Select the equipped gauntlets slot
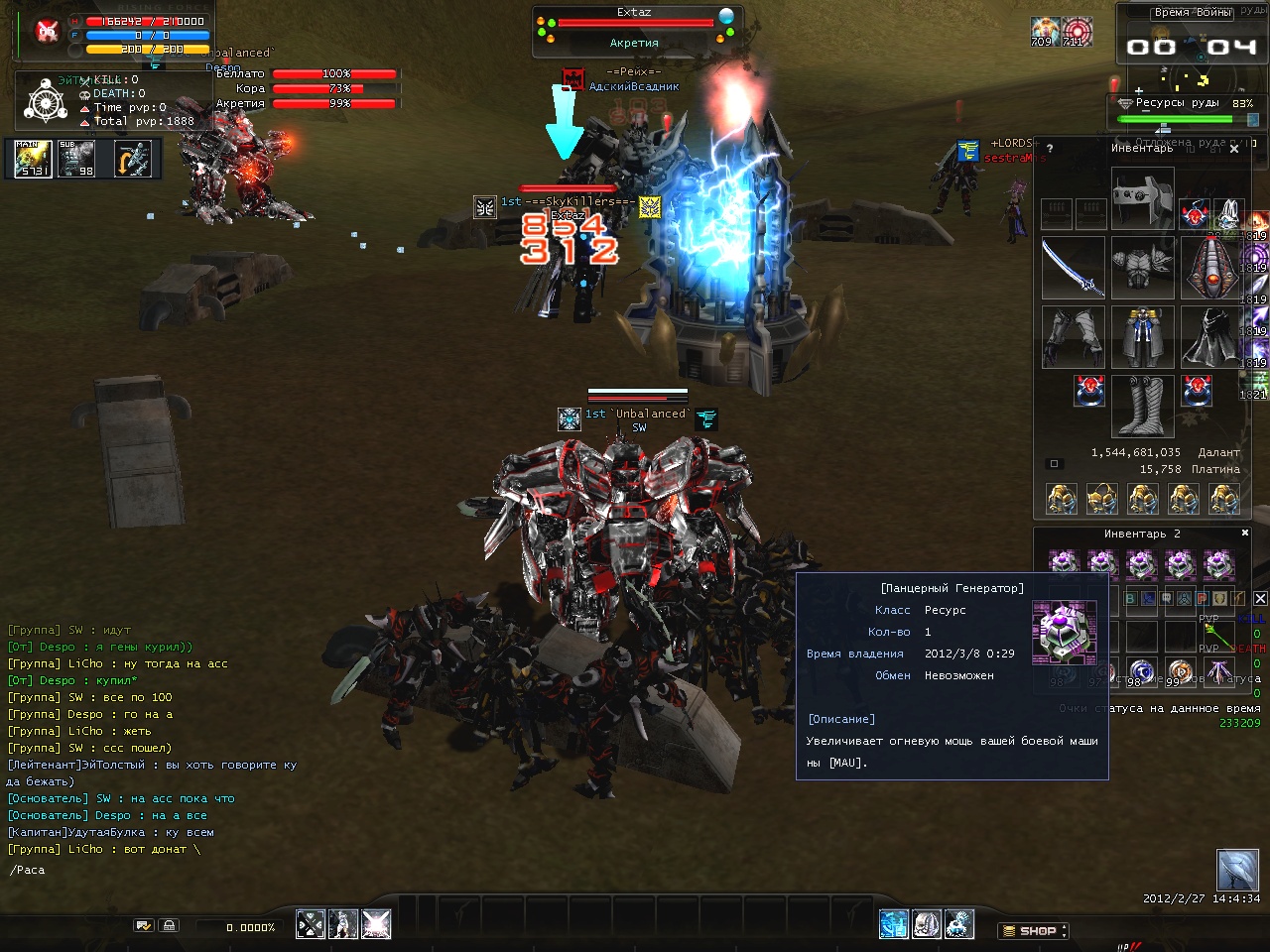This screenshot has width=1270, height=952. (x=1074, y=337)
